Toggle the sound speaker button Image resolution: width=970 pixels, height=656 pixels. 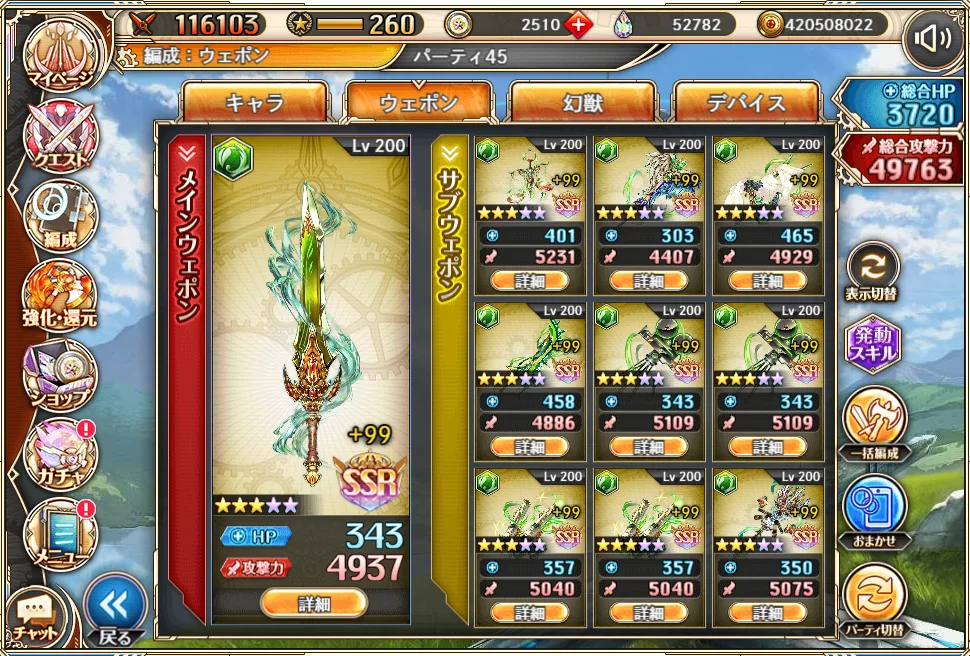tap(932, 40)
